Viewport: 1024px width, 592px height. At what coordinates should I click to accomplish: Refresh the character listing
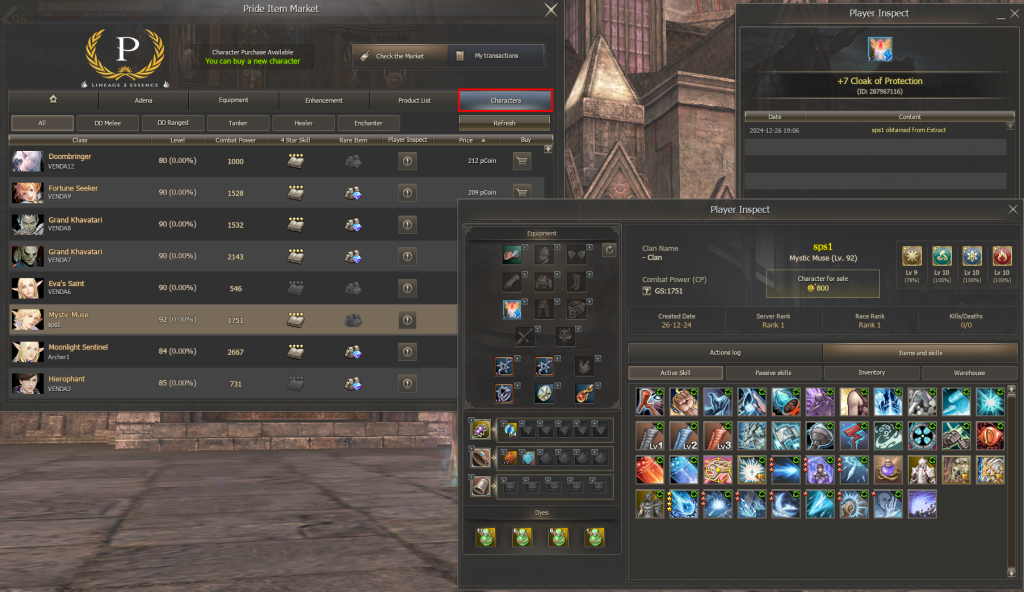504,123
